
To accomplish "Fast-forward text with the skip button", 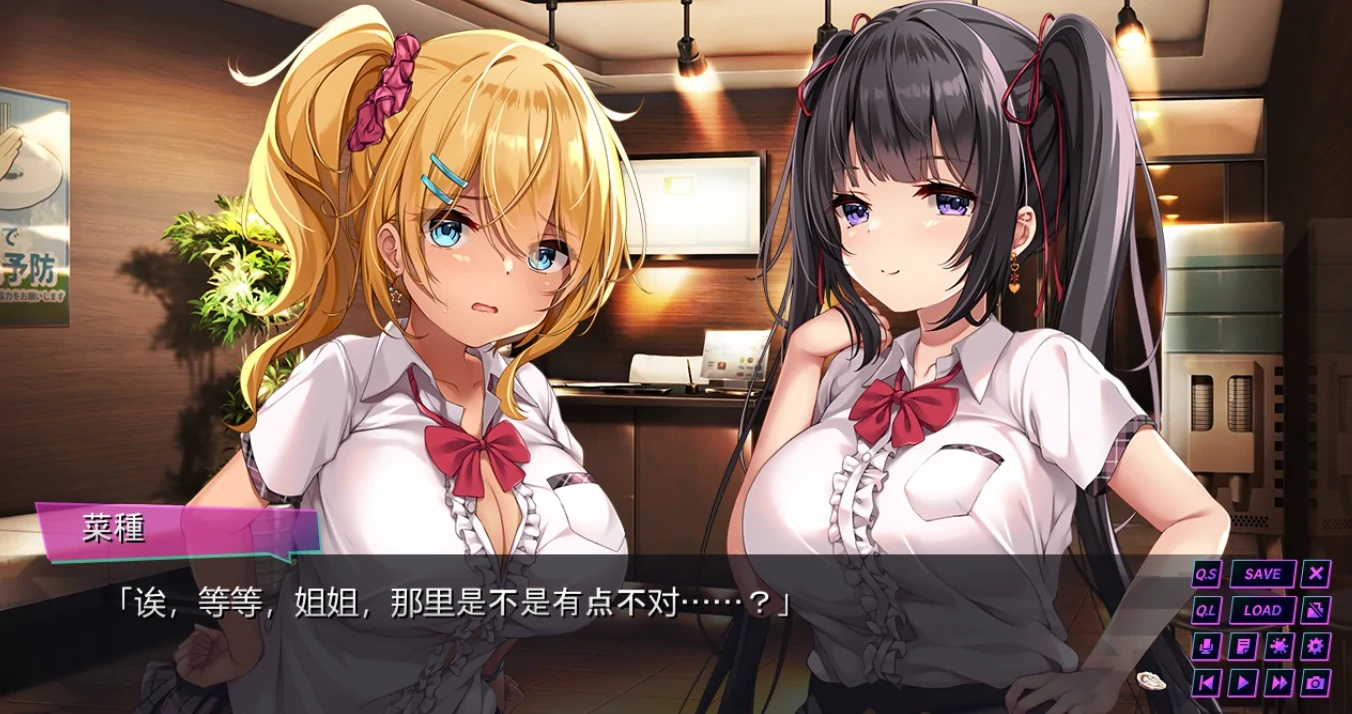I will [x=1279, y=682].
